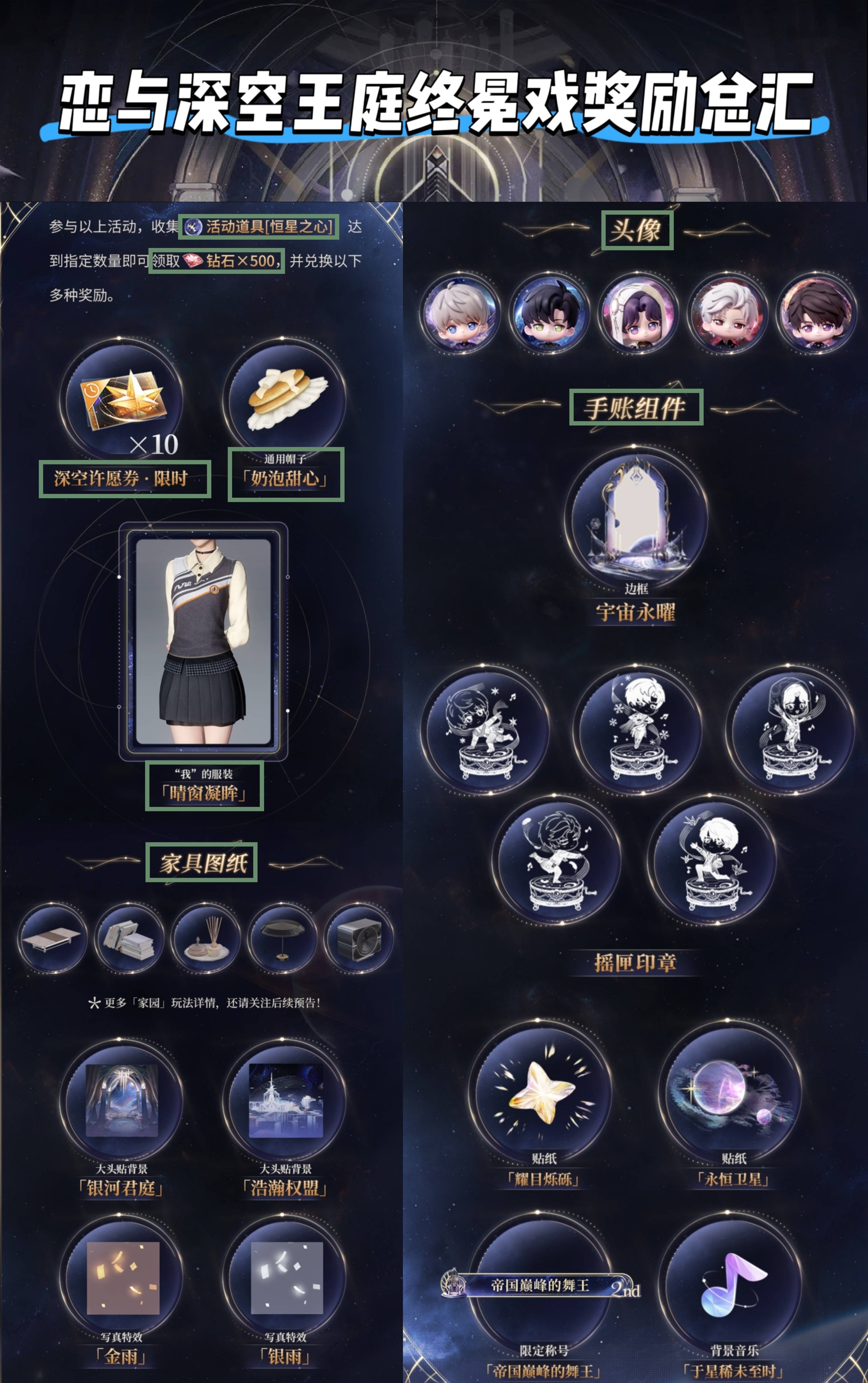Select the bed furniture blueprint icon

tap(52, 938)
